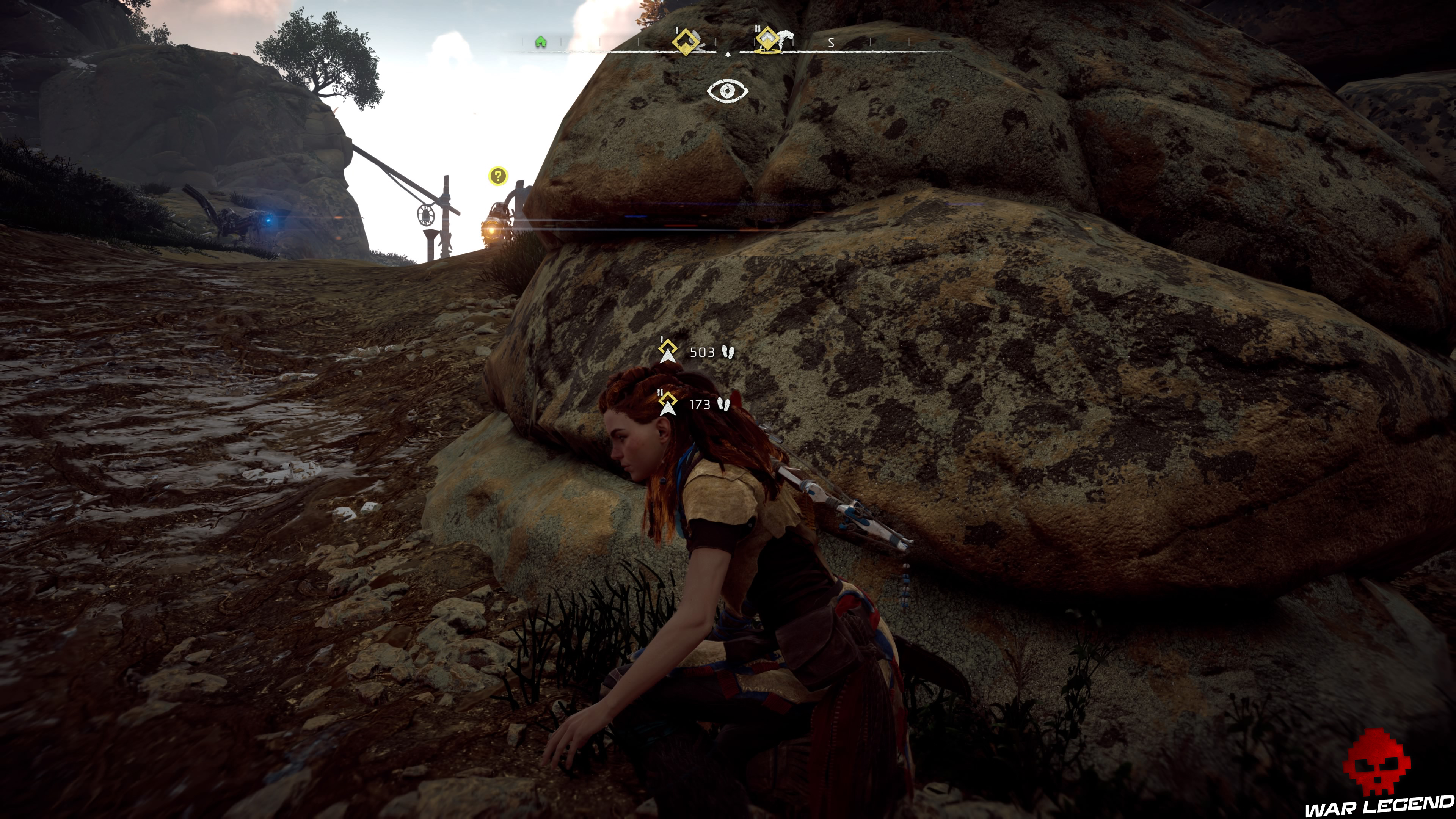Click the S direction label on compass

831,42
